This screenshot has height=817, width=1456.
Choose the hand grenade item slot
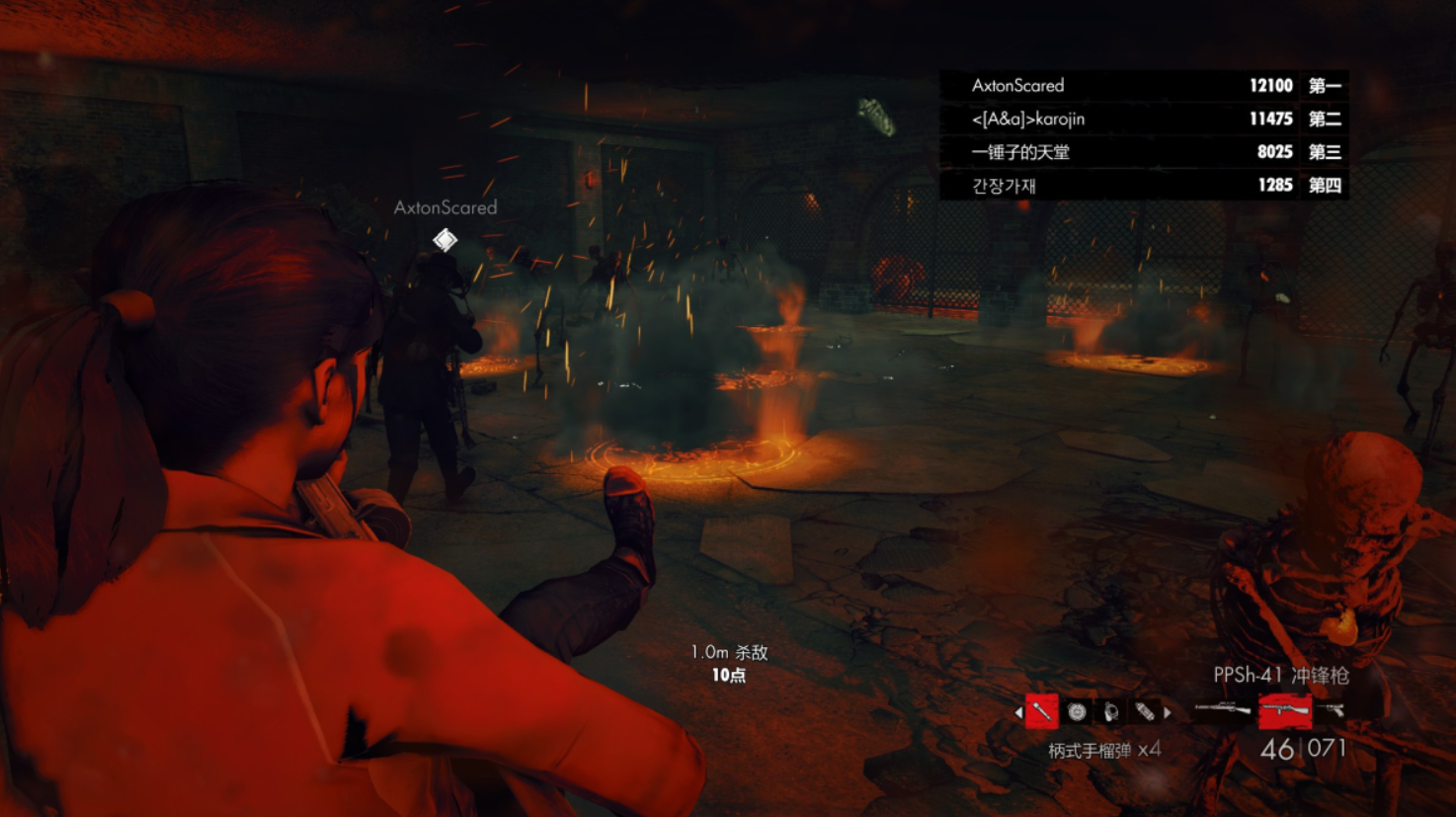(1111, 711)
